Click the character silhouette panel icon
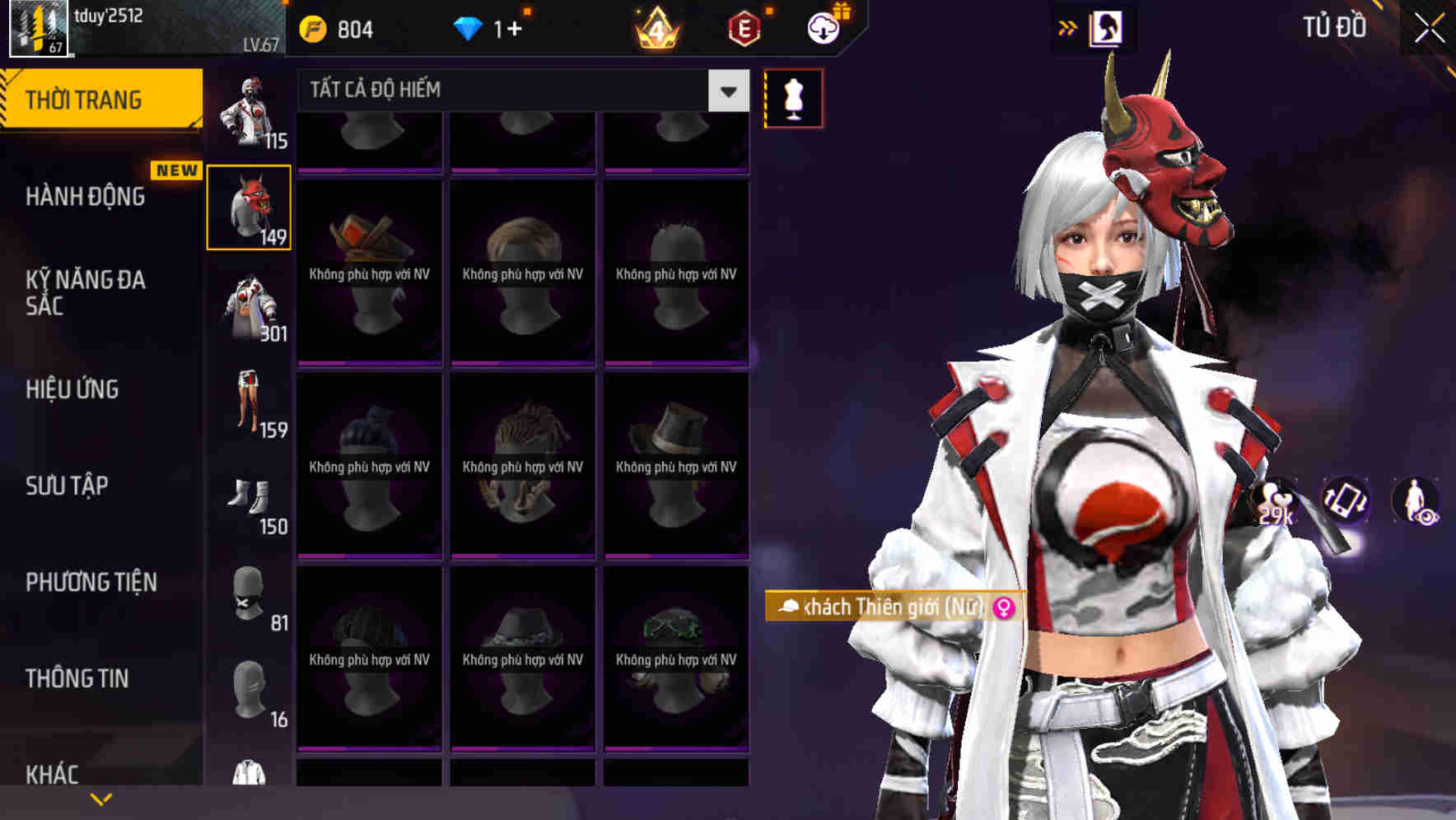 [x=1108, y=25]
